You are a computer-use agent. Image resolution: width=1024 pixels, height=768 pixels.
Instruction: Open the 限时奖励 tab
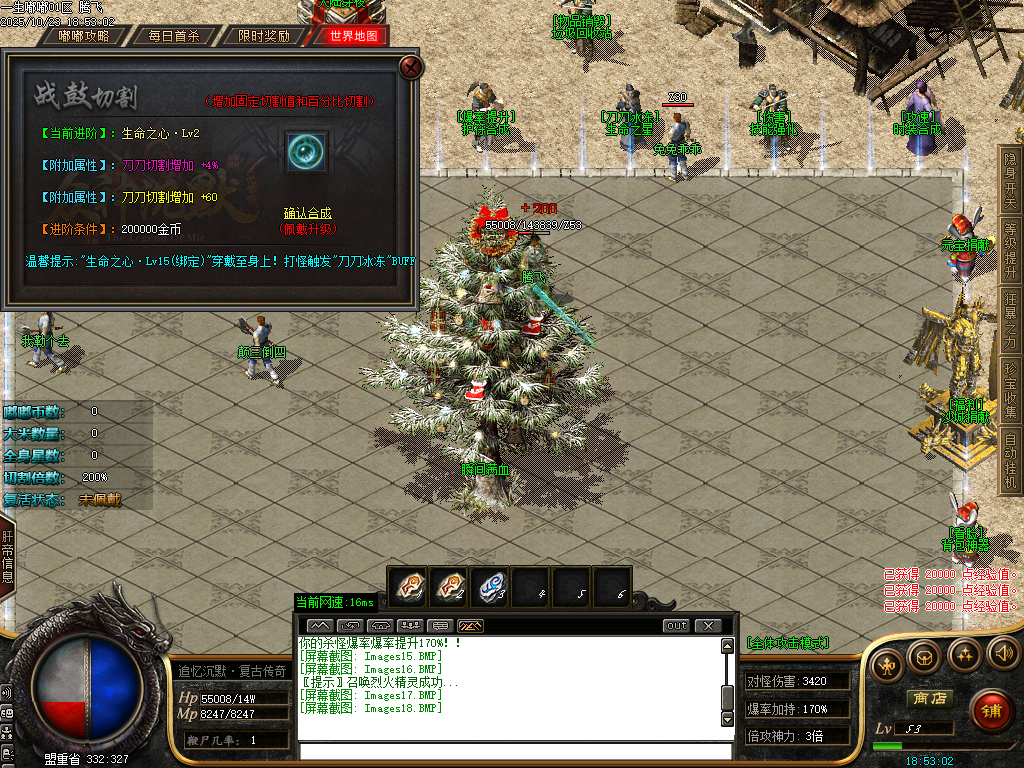pos(264,36)
